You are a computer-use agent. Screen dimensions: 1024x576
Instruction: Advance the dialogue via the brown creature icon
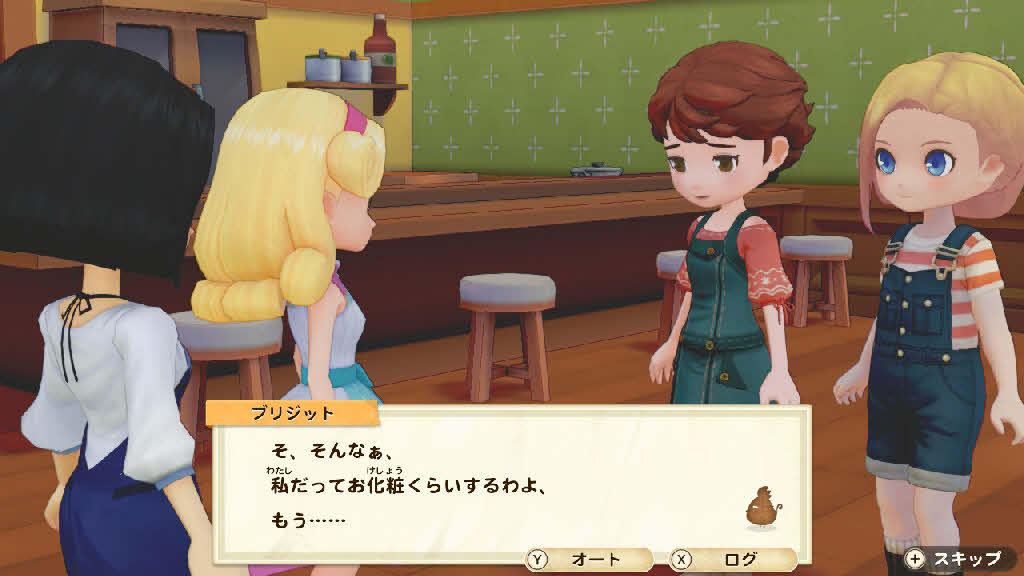point(762,509)
